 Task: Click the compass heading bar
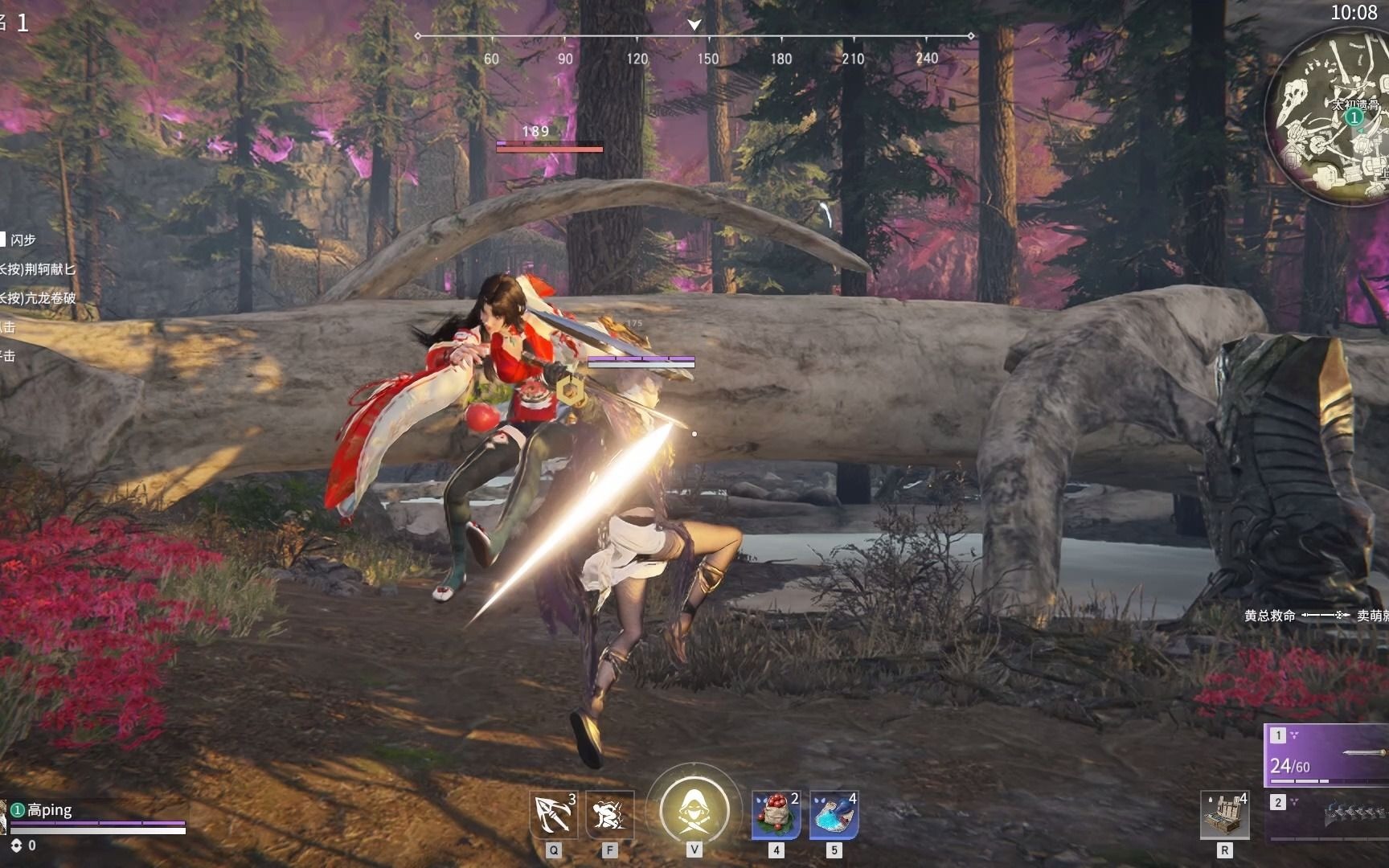point(694,37)
